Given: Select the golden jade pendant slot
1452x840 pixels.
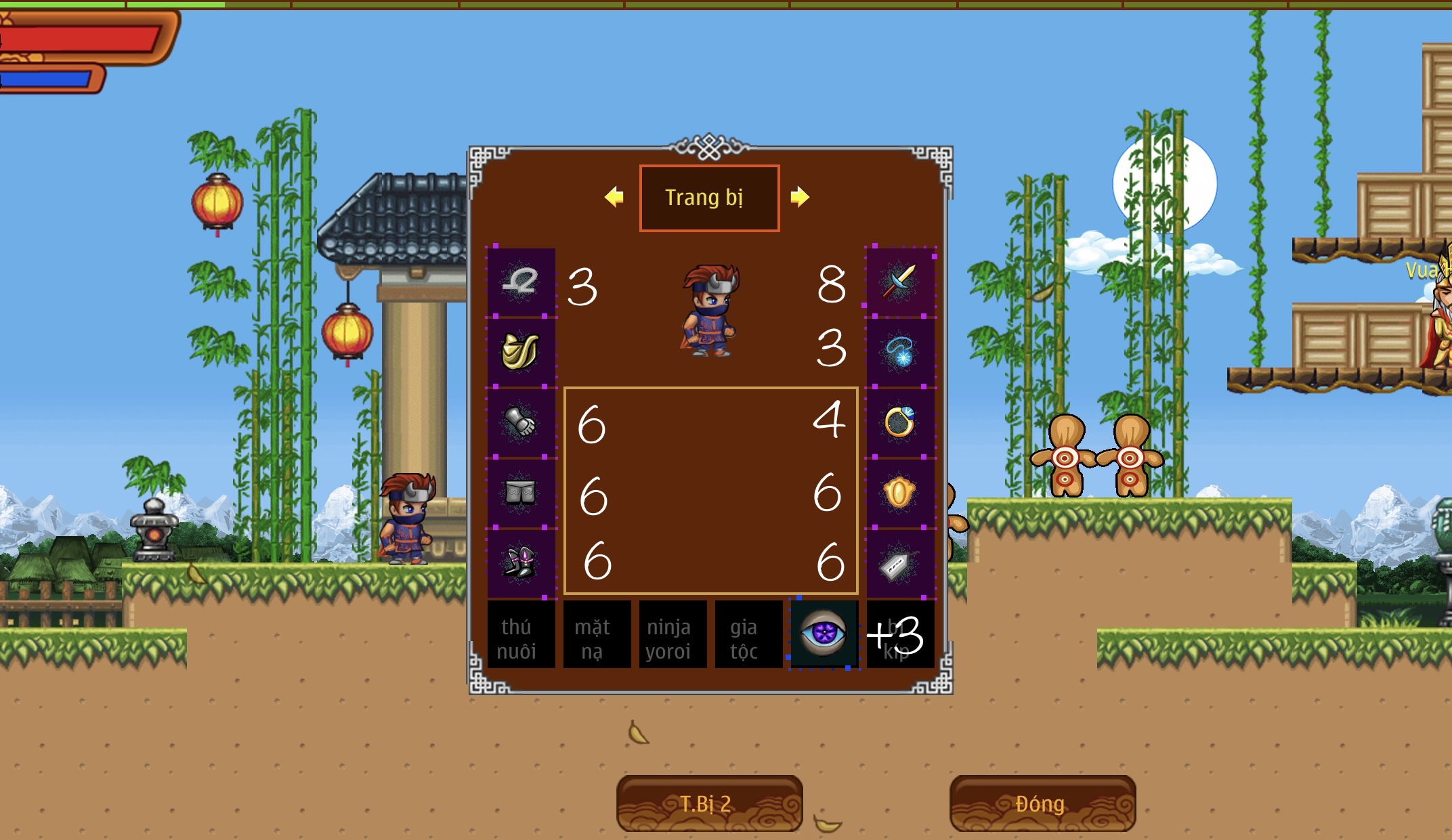Looking at the screenshot, I should click(900, 493).
